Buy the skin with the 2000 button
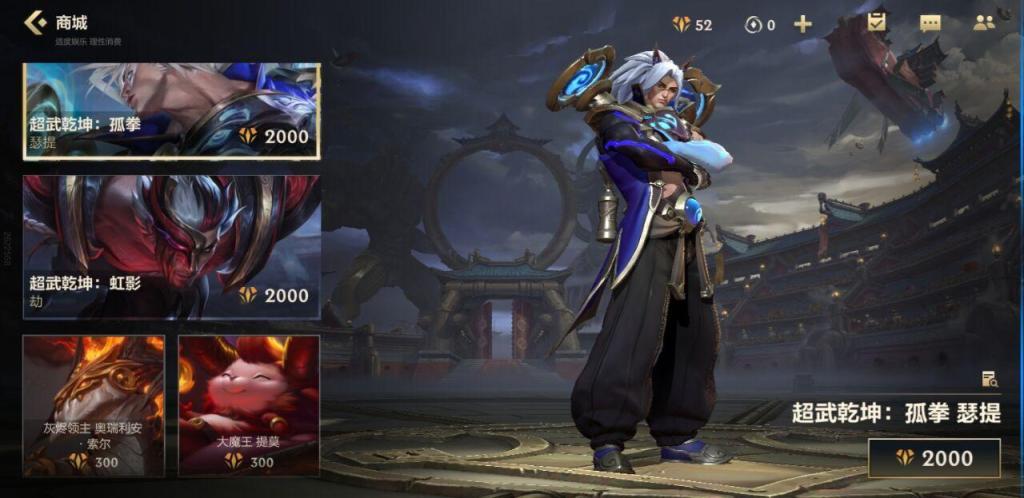This screenshot has height=498, width=1024. (x=934, y=458)
